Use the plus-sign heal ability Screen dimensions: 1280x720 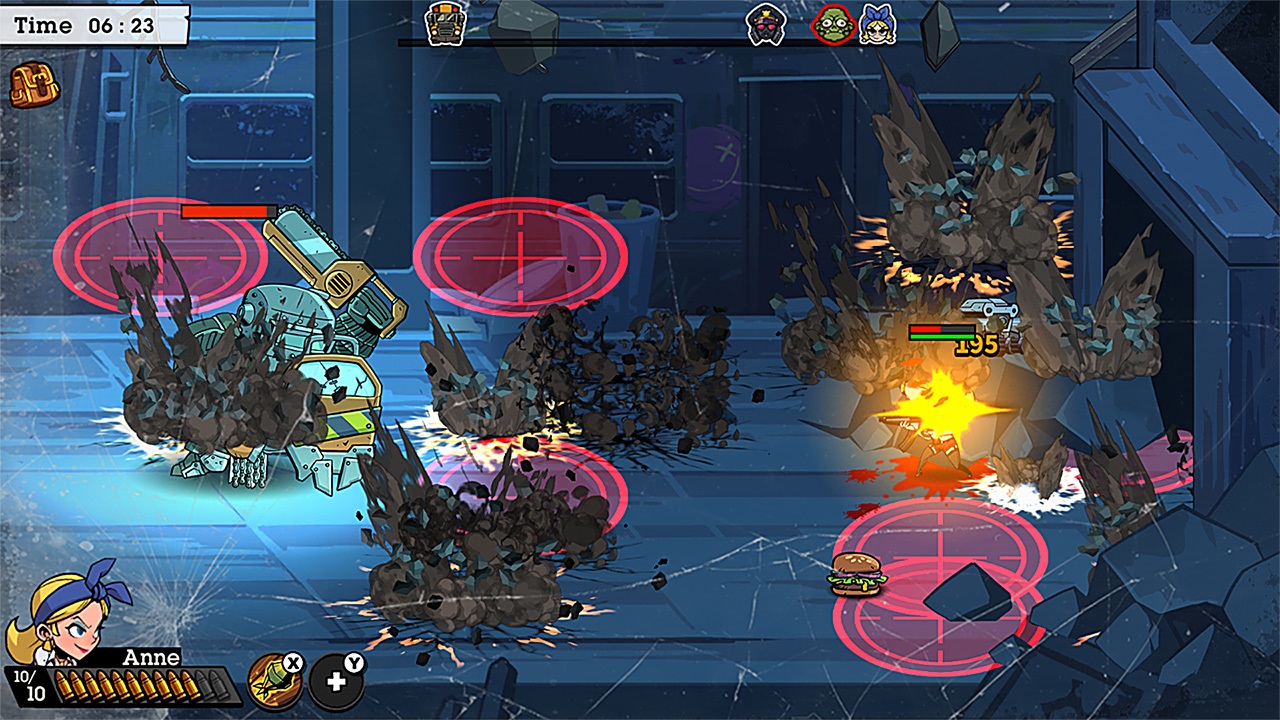[x=336, y=682]
